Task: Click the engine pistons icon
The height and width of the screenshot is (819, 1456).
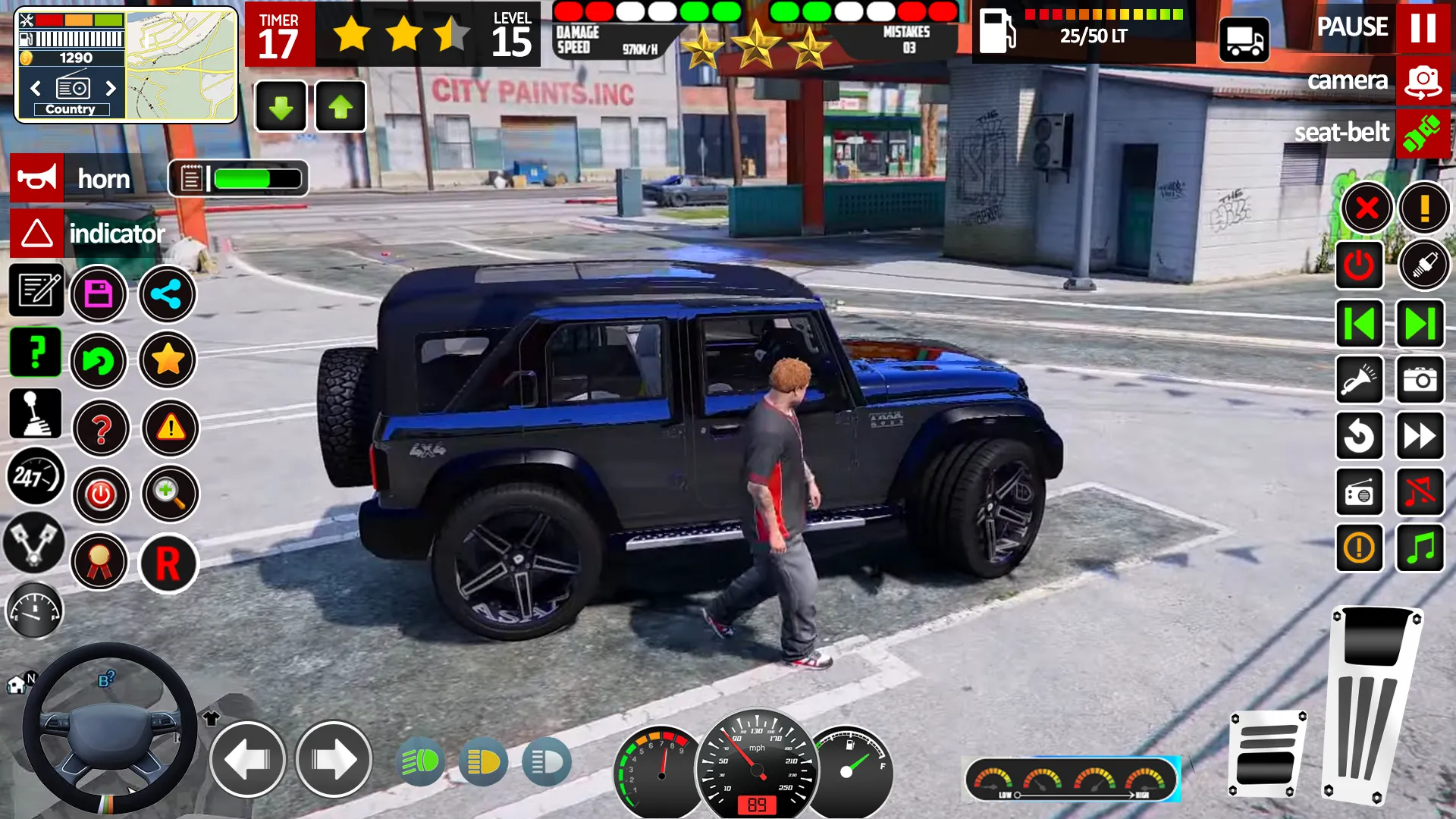Action: [x=35, y=544]
